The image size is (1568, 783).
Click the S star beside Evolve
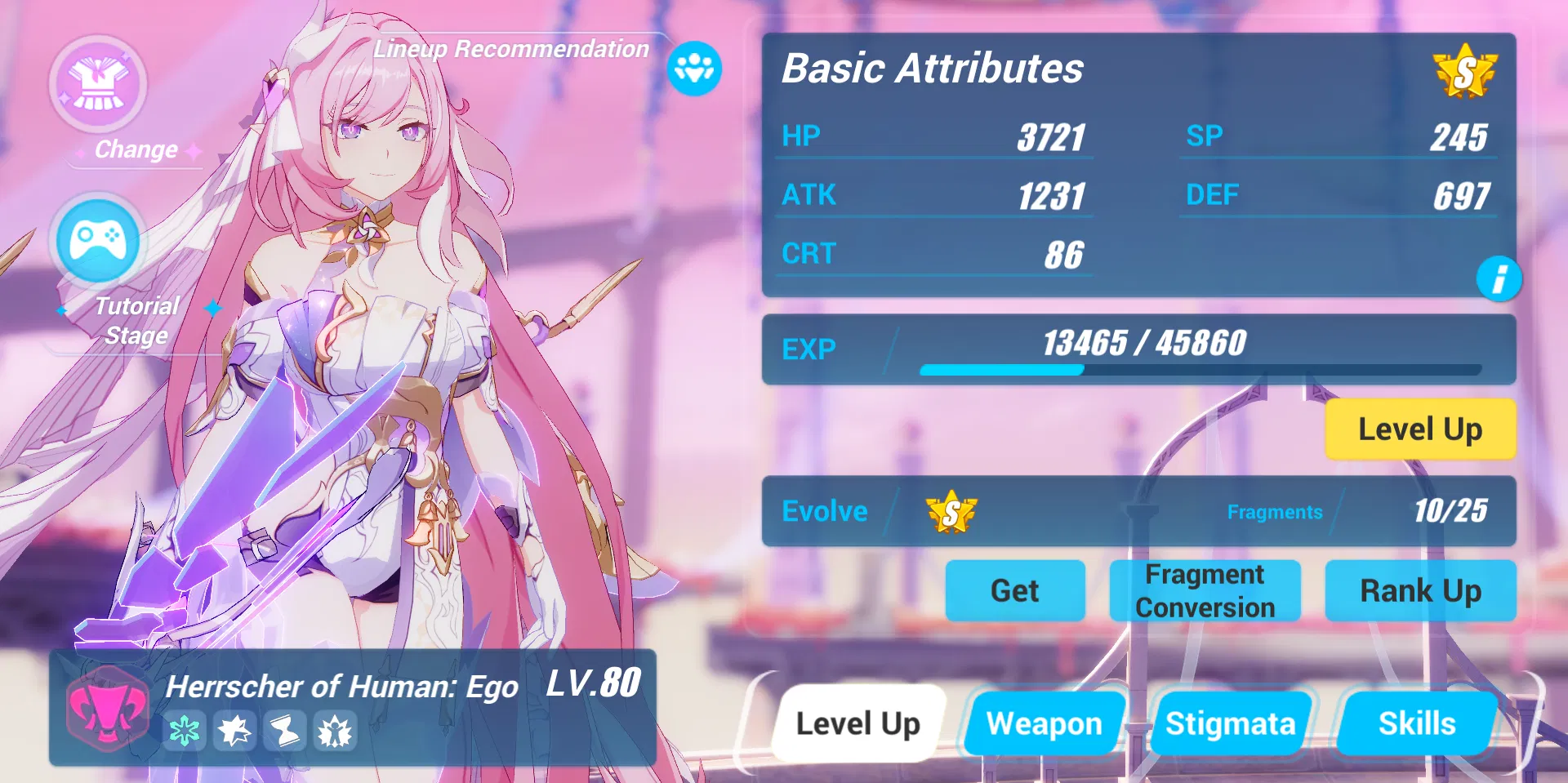click(x=951, y=511)
